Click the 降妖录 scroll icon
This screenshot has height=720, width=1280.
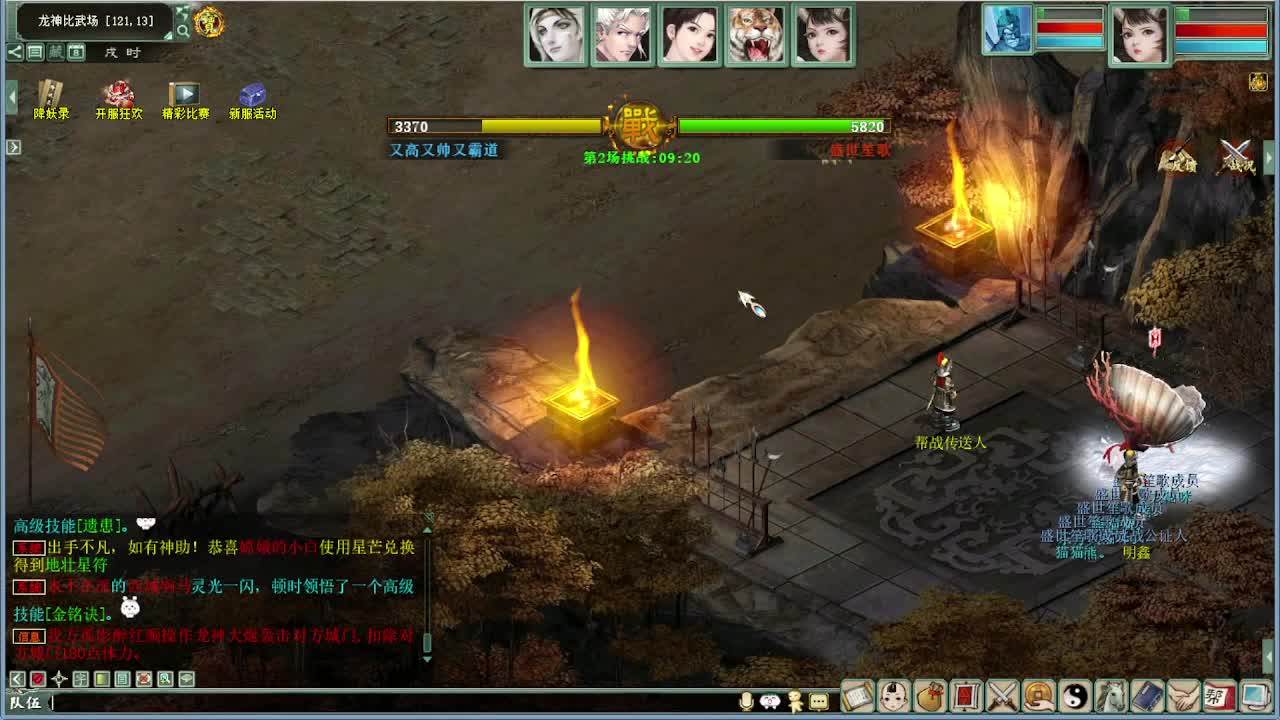click(48, 95)
